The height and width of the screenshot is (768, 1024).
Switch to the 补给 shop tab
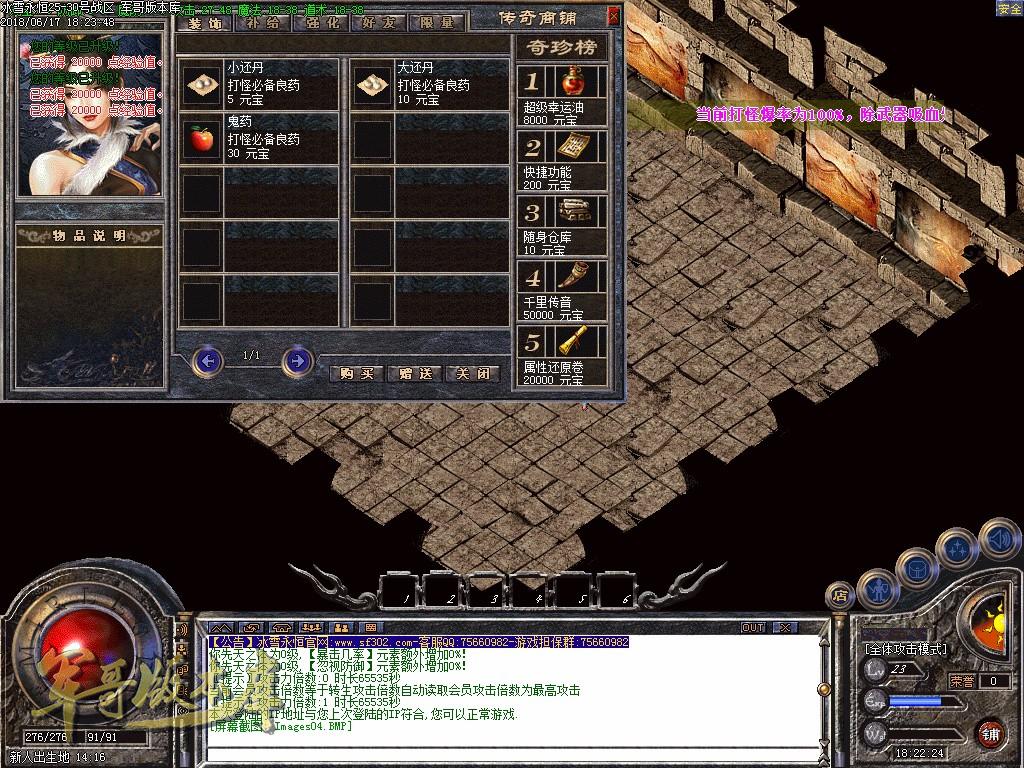click(x=263, y=23)
